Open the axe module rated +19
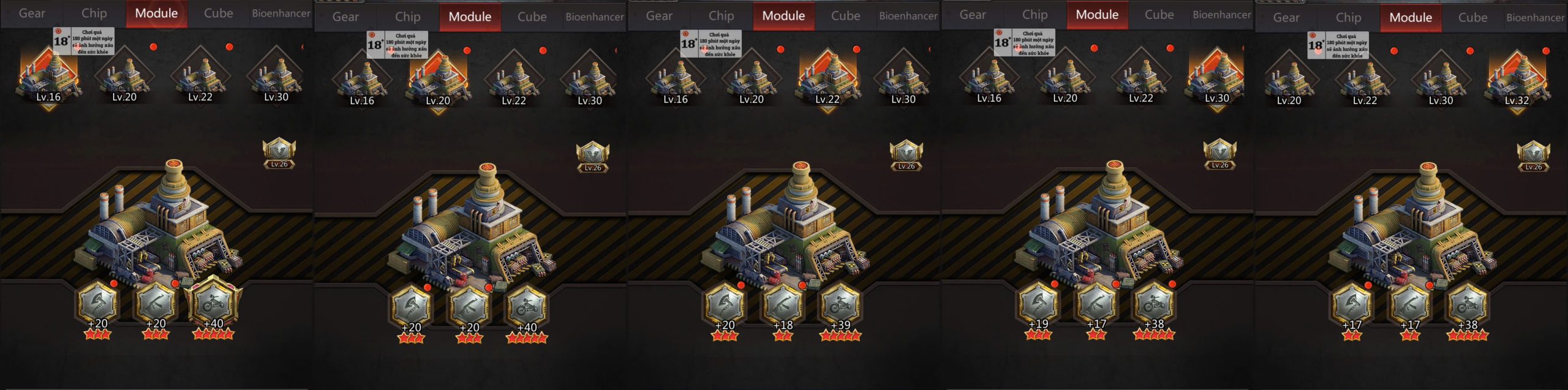Screen dimensions: 1568x390 pos(1038,303)
